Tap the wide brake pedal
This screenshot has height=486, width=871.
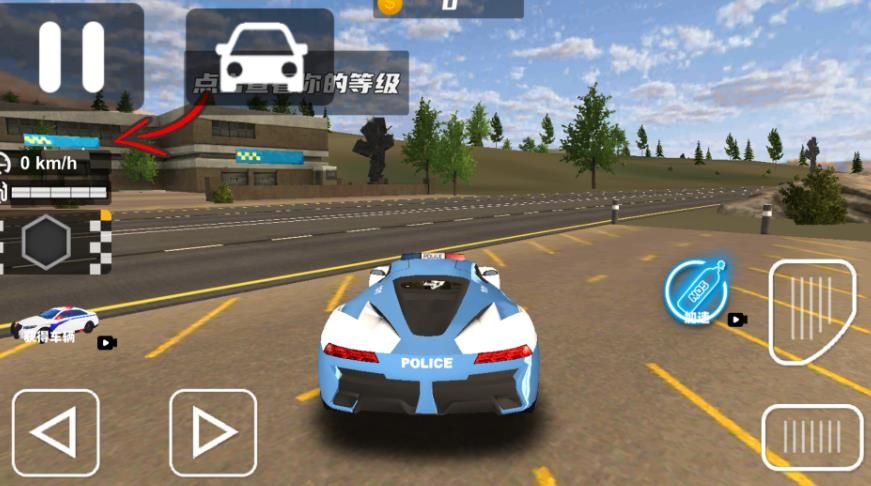(812, 437)
